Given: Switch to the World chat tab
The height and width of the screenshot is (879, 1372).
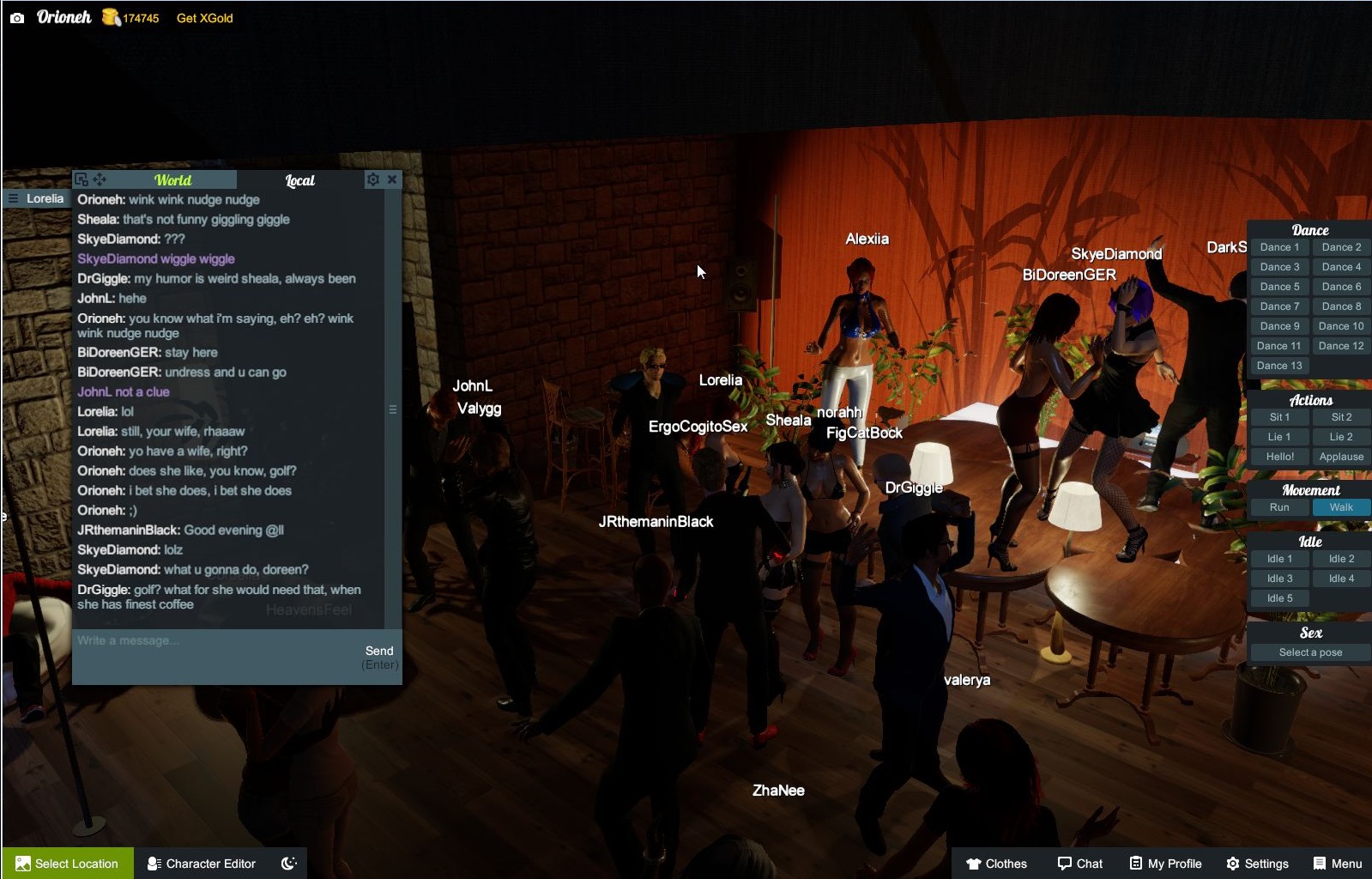Looking at the screenshot, I should (x=173, y=180).
